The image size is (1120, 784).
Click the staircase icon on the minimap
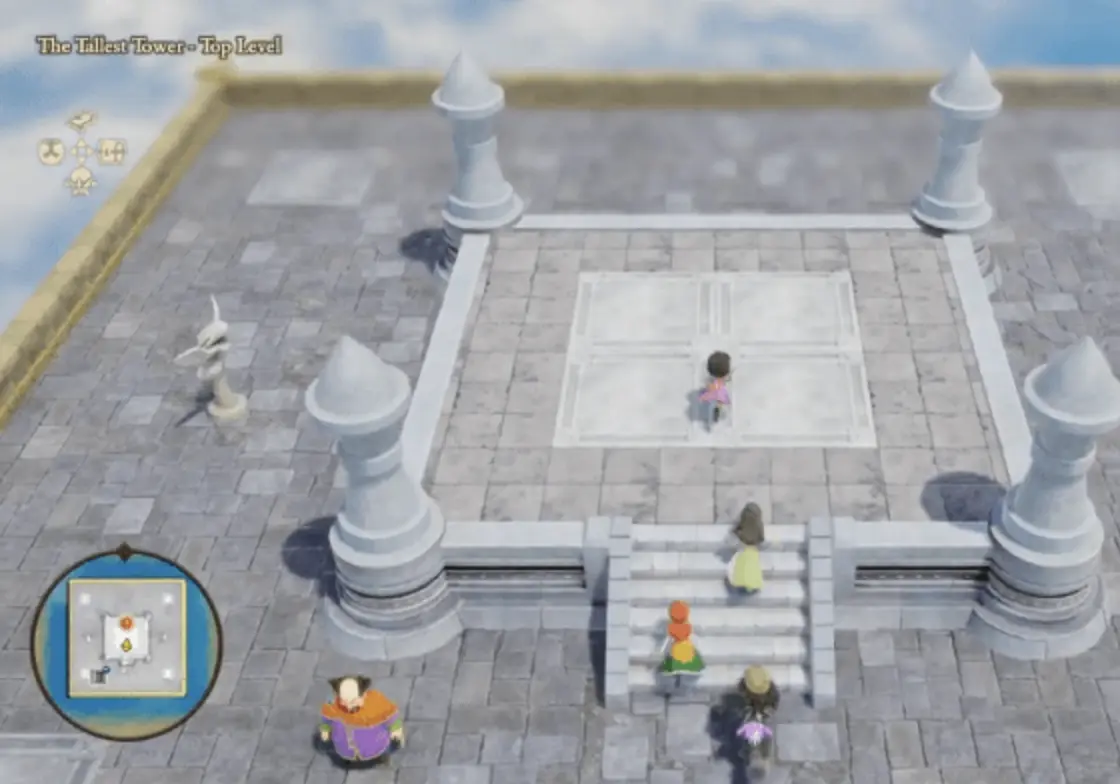(101, 675)
